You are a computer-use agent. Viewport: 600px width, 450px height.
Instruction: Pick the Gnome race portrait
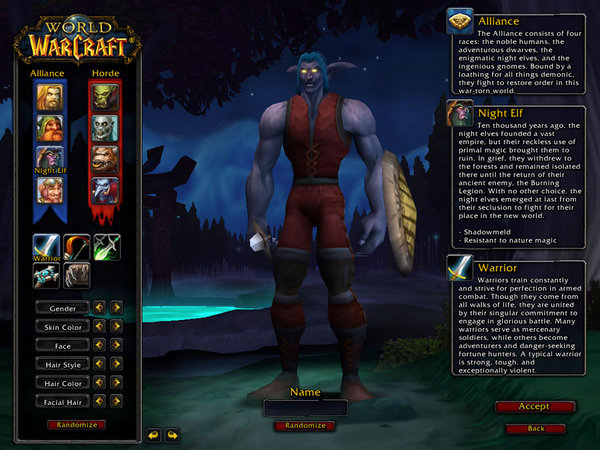49,190
